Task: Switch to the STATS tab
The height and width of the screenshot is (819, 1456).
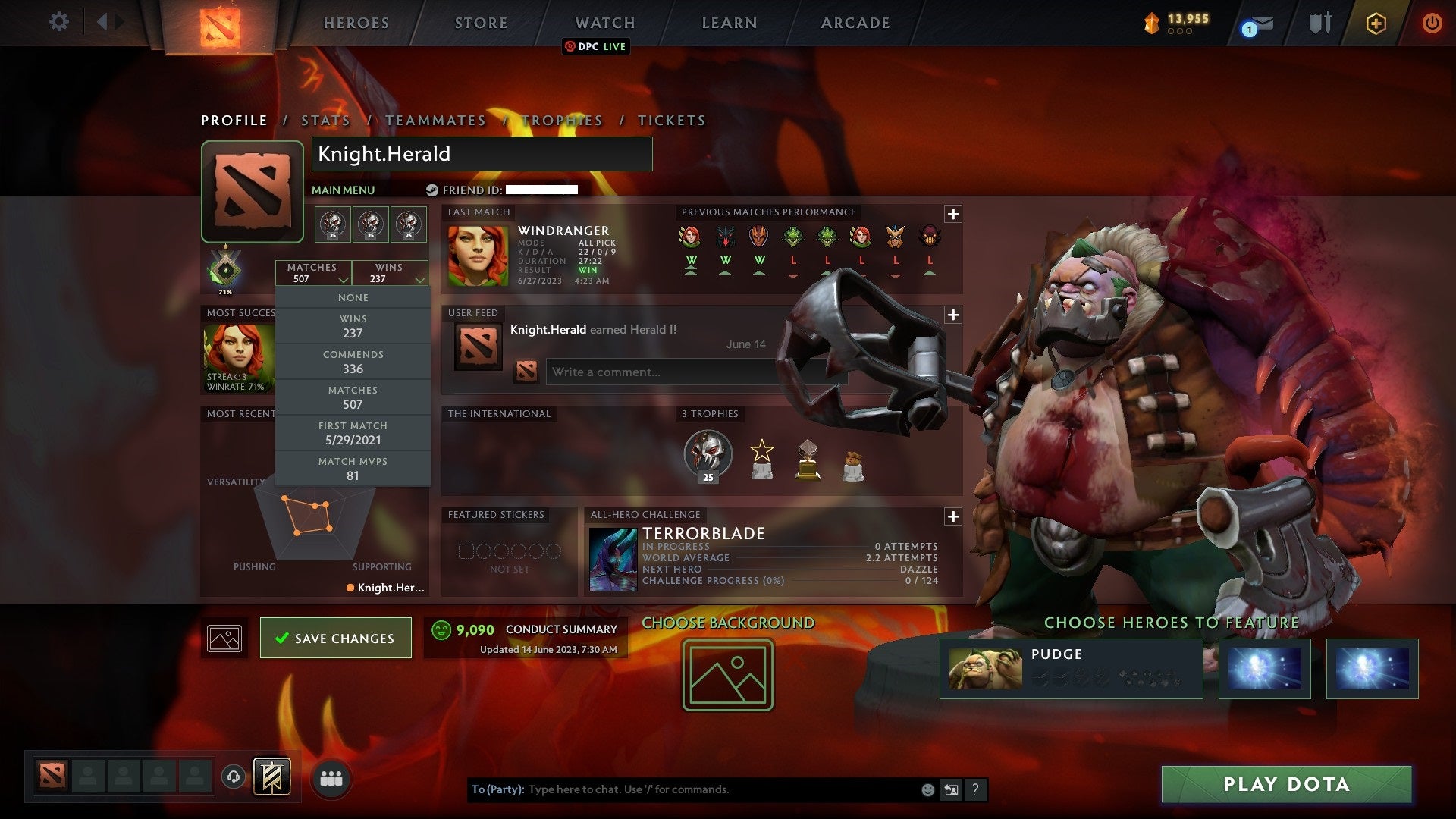Action: click(x=325, y=120)
